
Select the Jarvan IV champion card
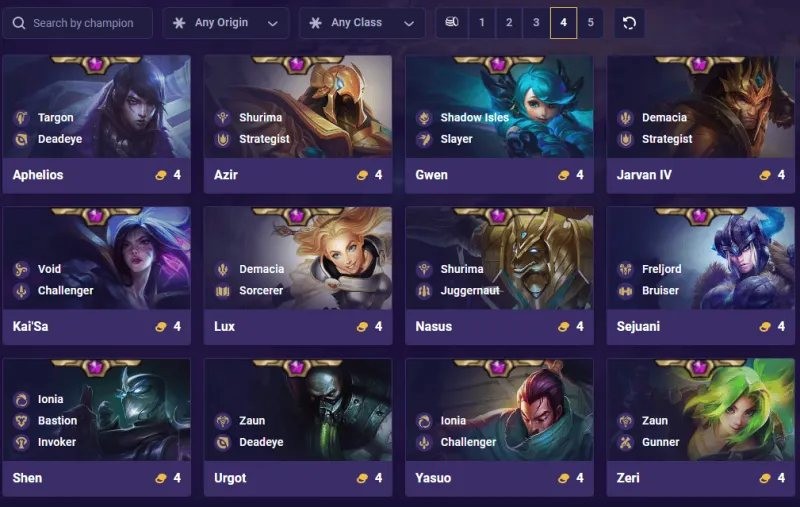pos(700,124)
